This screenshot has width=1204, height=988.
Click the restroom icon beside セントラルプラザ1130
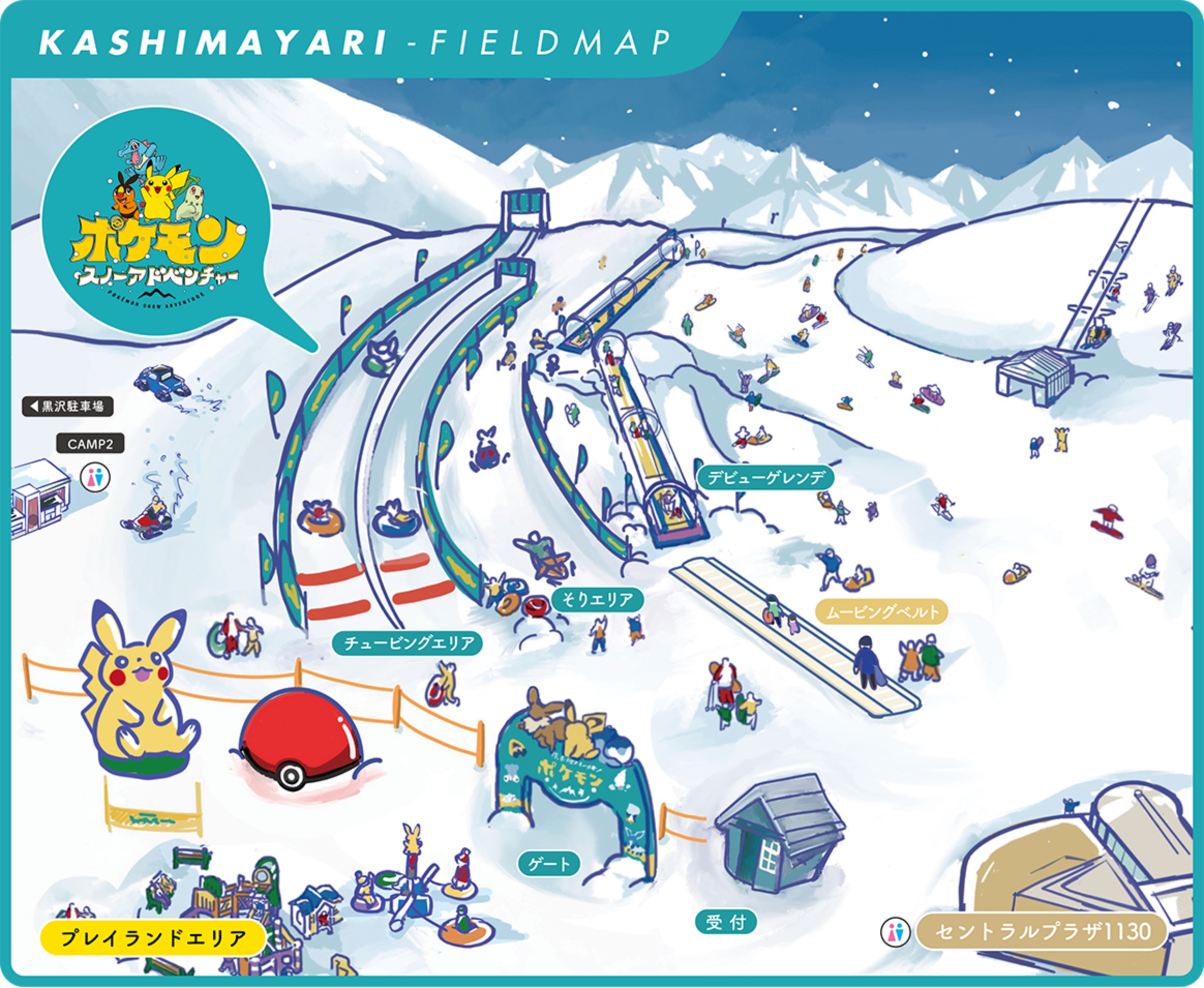tap(895, 932)
